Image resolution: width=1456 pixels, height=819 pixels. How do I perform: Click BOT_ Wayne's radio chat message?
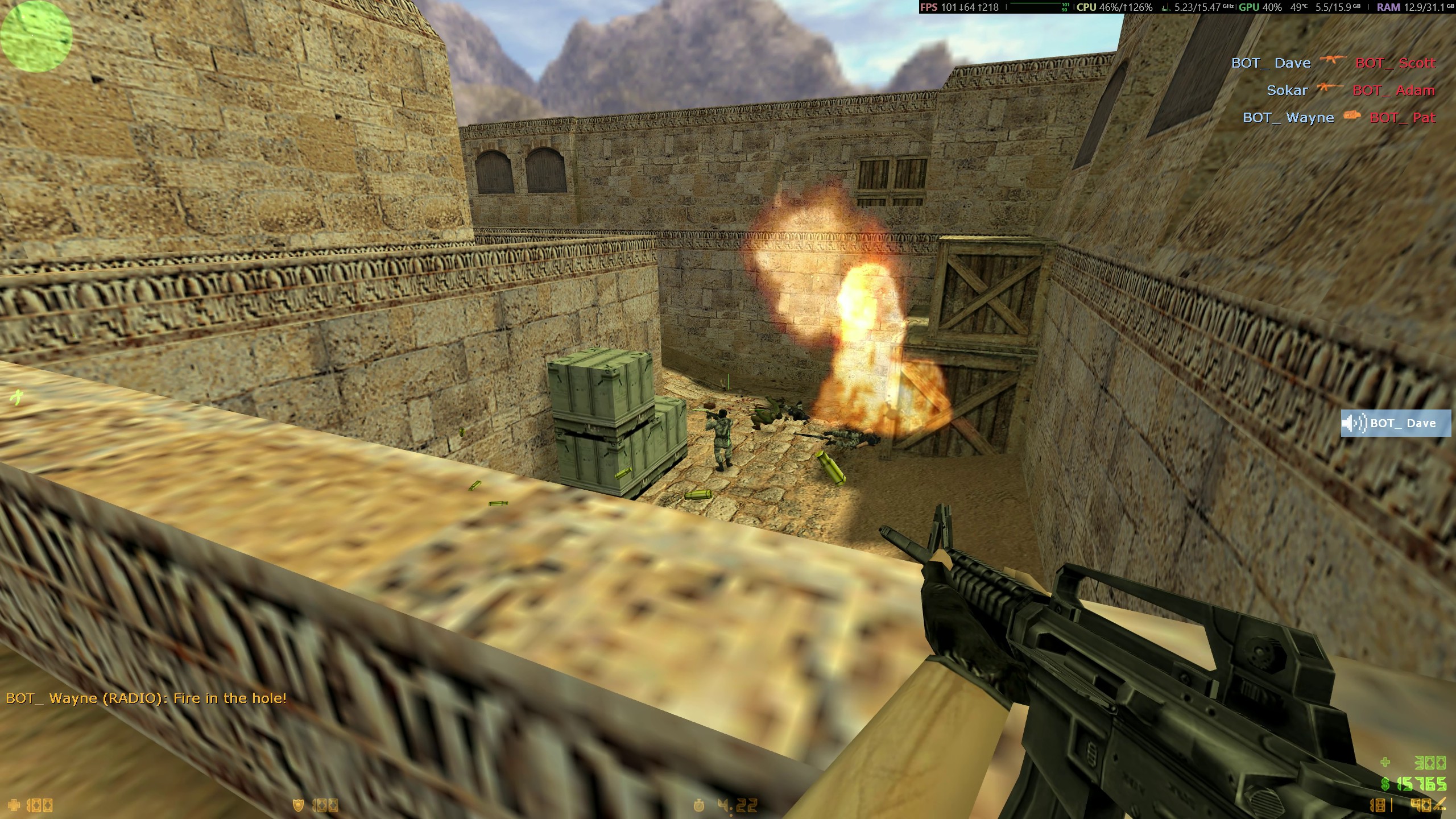point(146,698)
